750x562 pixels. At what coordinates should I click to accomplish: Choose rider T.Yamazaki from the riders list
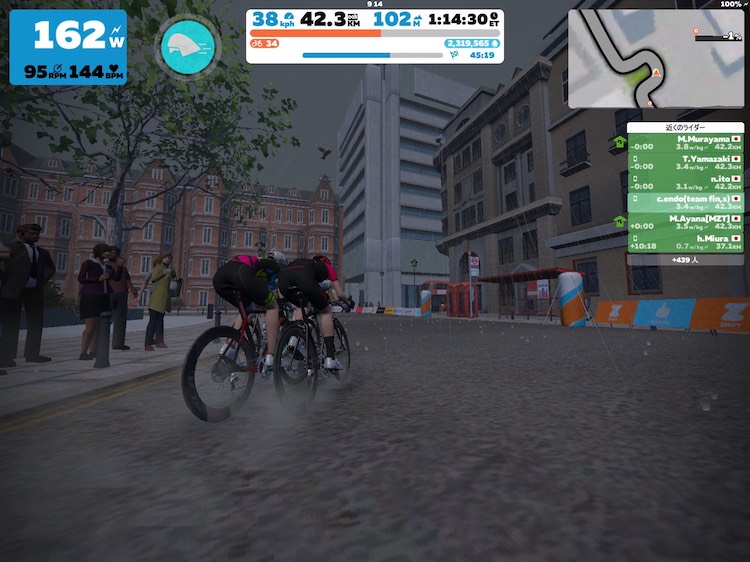685,162
